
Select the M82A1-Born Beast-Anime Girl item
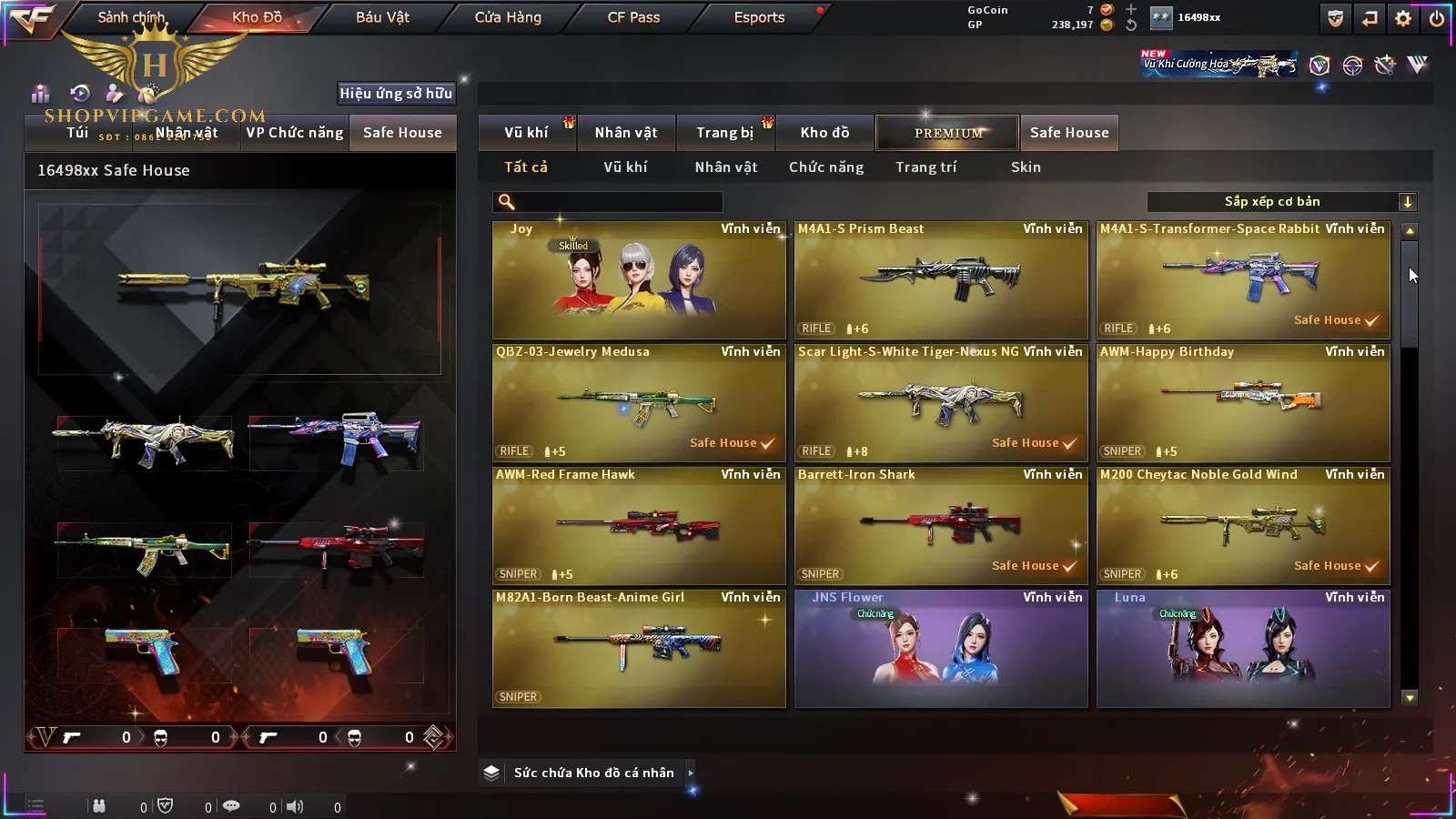pyautogui.click(x=639, y=649)
